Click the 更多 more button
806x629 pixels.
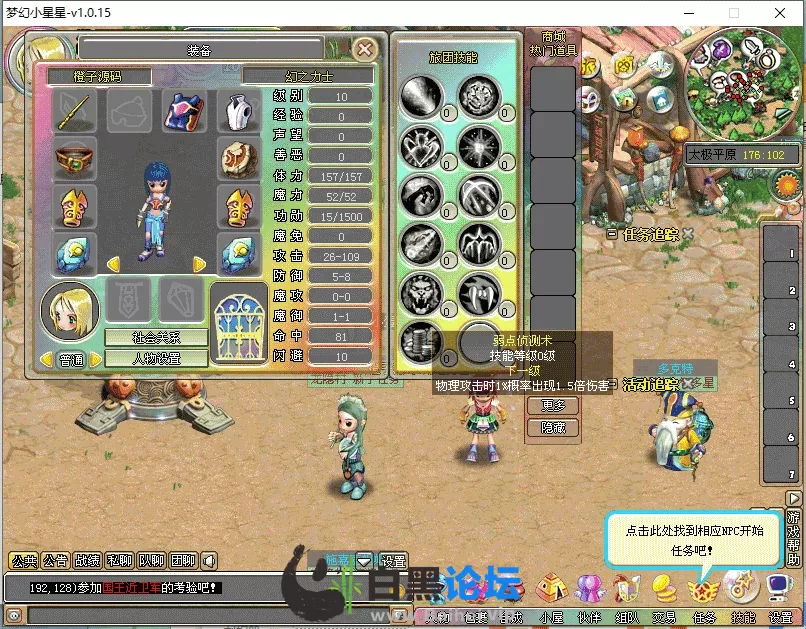tap(553, 406)
